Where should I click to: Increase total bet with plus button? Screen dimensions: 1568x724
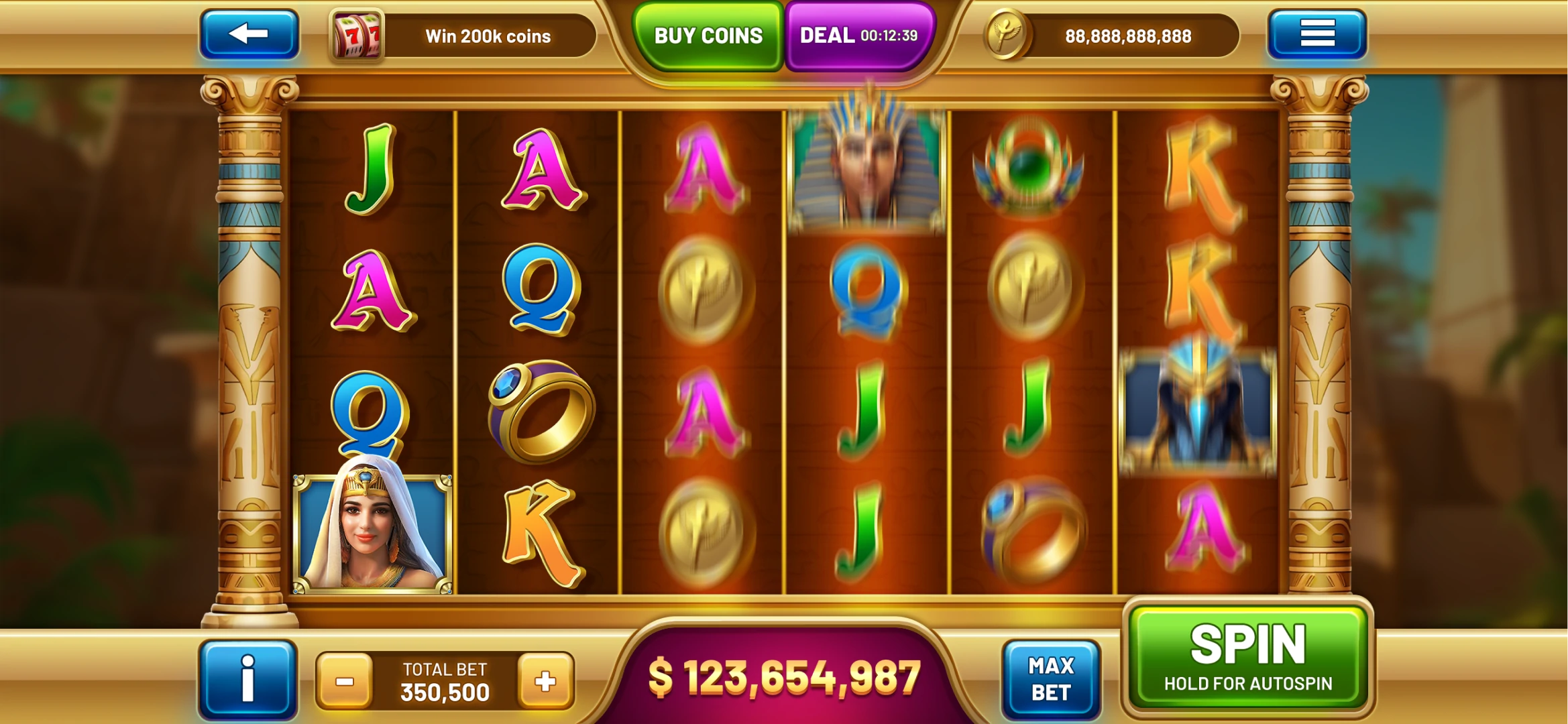coord(545,682)
